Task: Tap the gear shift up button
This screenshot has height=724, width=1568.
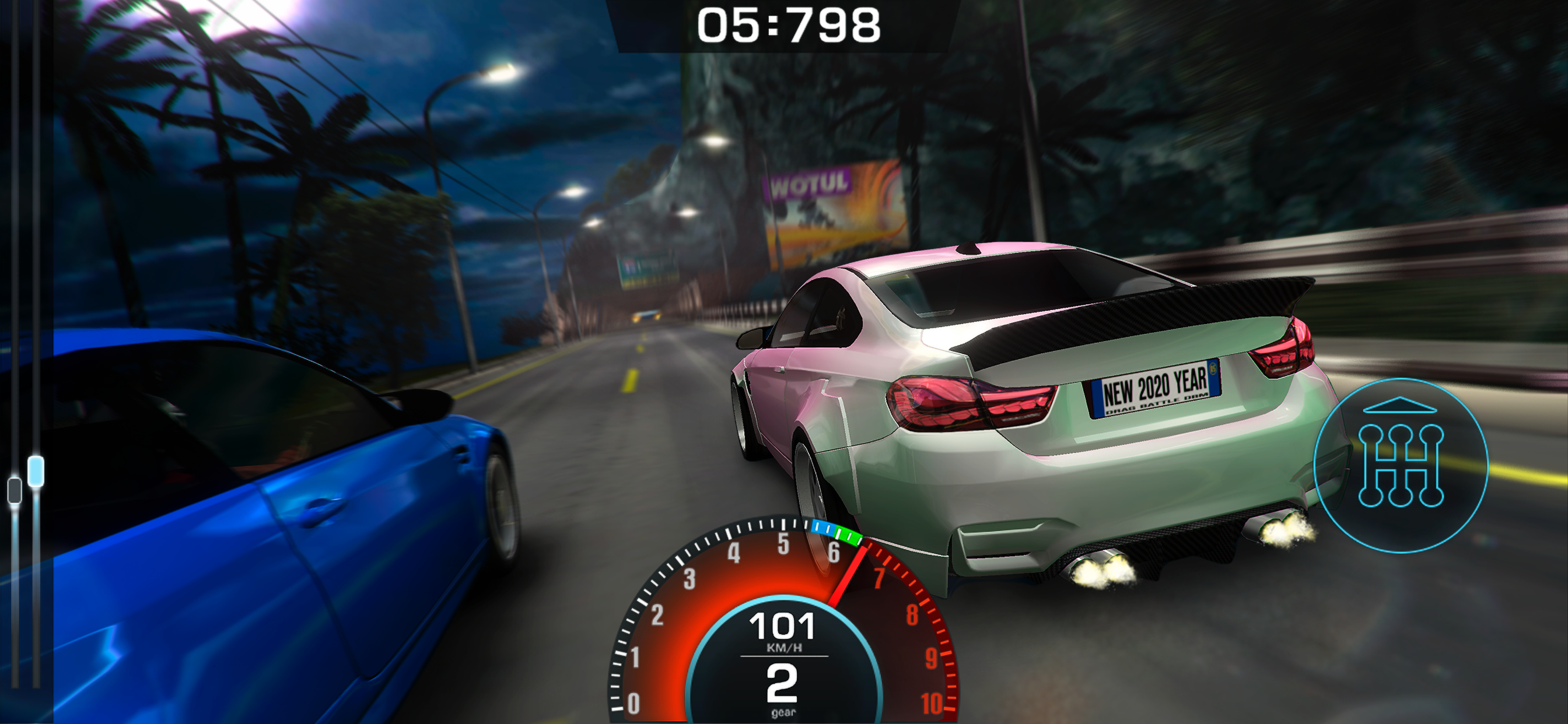Action: 1400,465
